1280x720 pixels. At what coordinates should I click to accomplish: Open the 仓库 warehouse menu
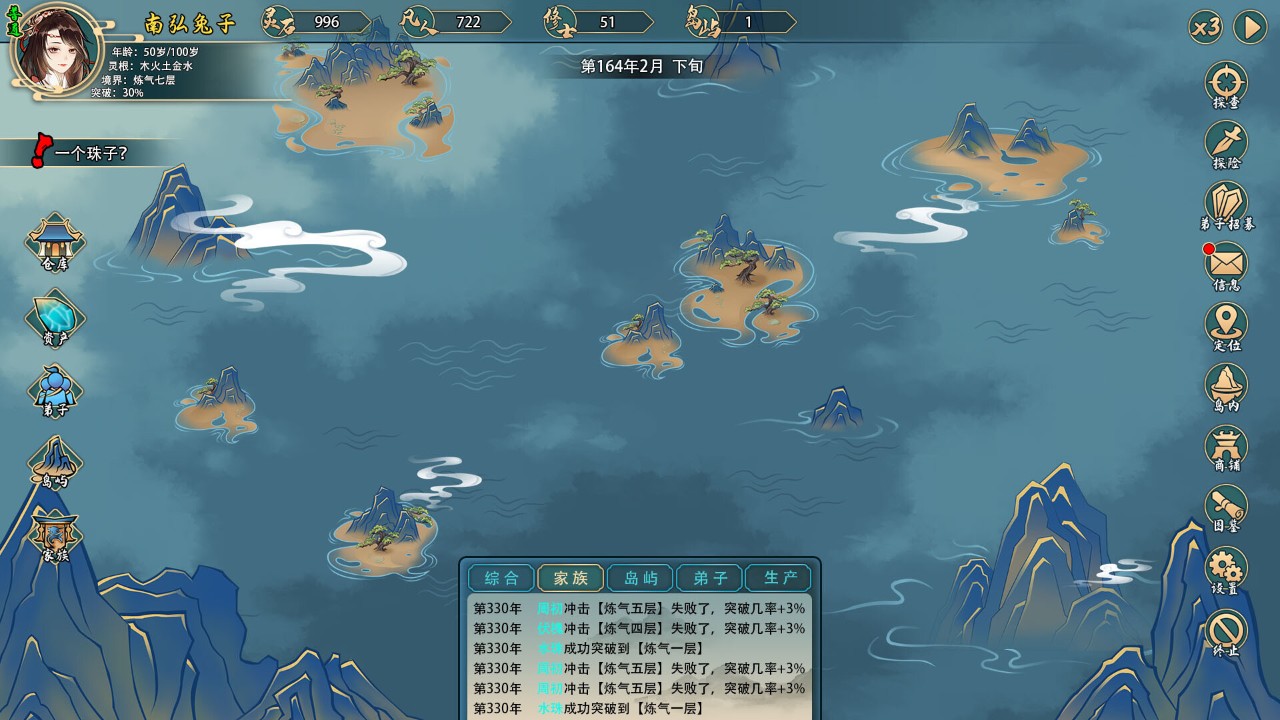pos(55,241)
